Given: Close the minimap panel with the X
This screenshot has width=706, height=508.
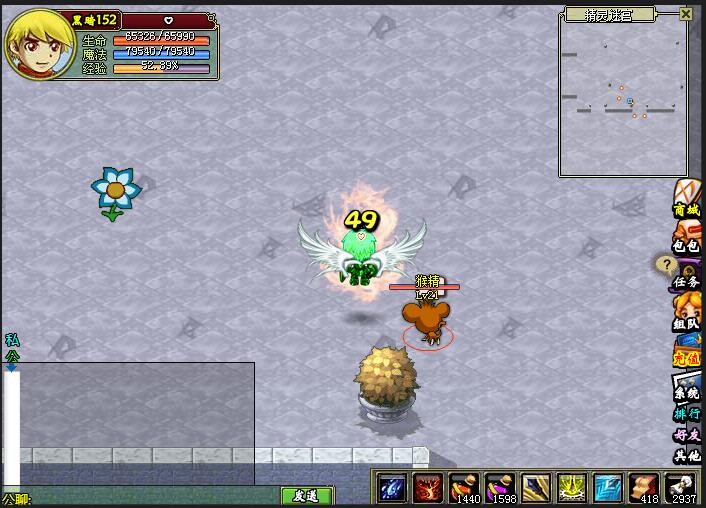Looking at the screenshot, I should (x=685, y=14).
